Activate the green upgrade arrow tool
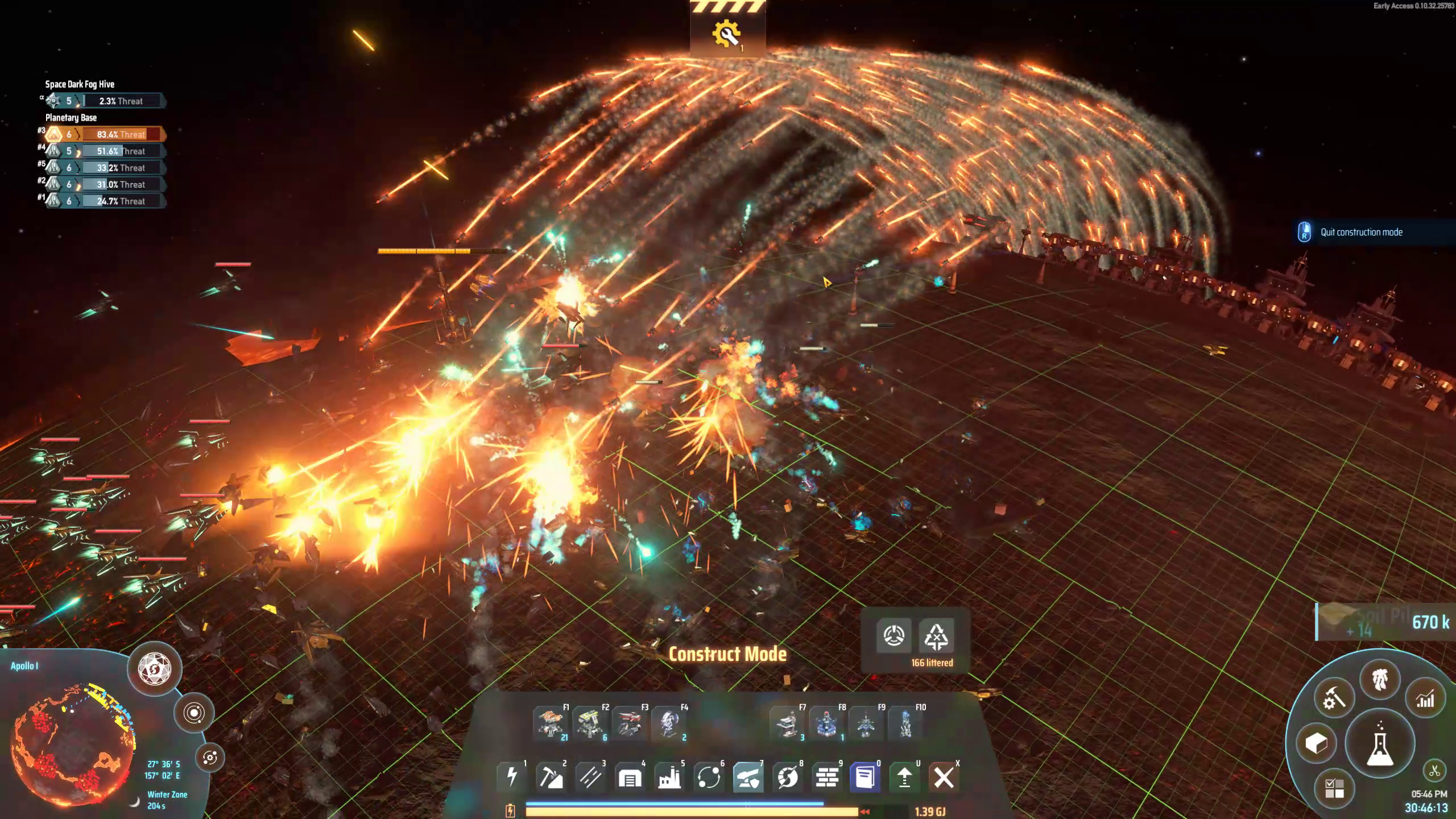 click(x=904, y=777)
